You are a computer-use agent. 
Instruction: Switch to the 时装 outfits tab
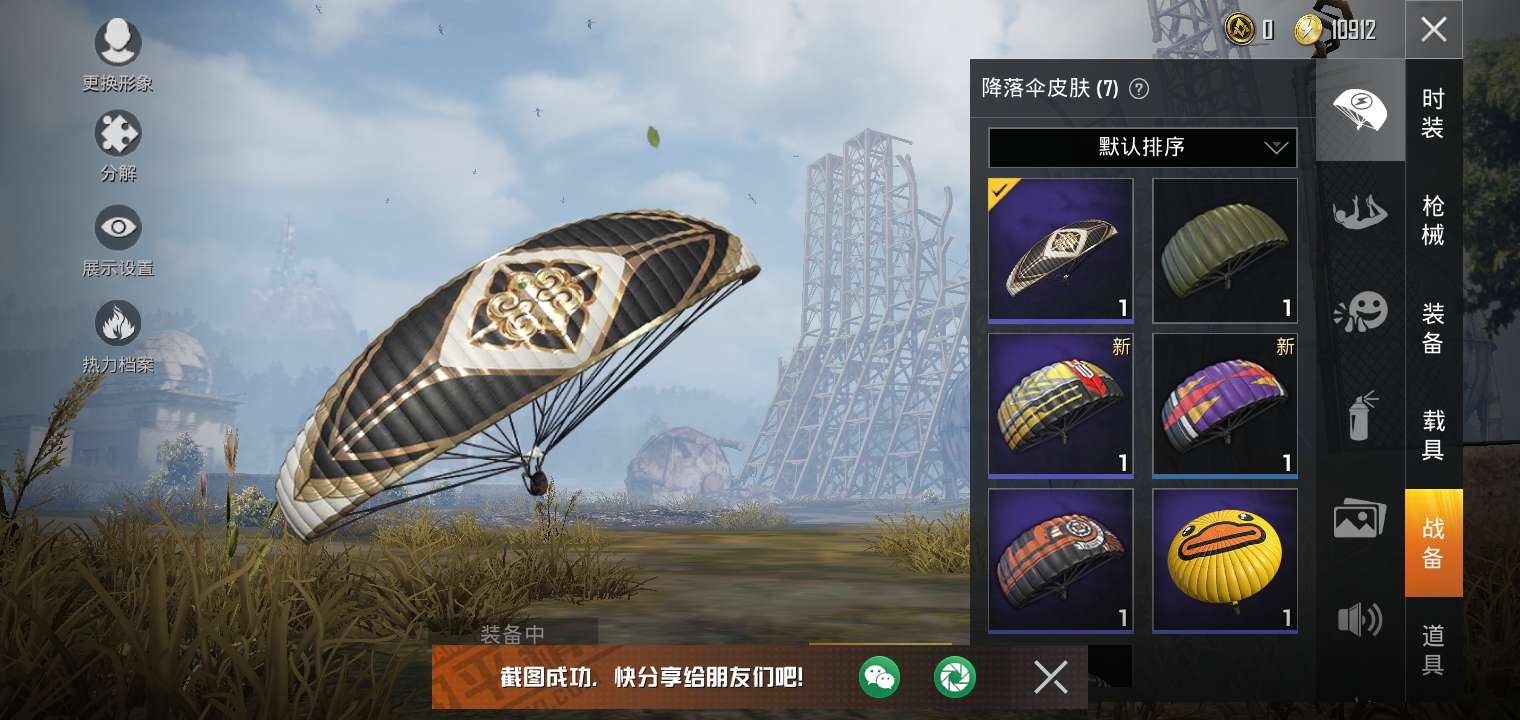click(x=1433, y=113)
